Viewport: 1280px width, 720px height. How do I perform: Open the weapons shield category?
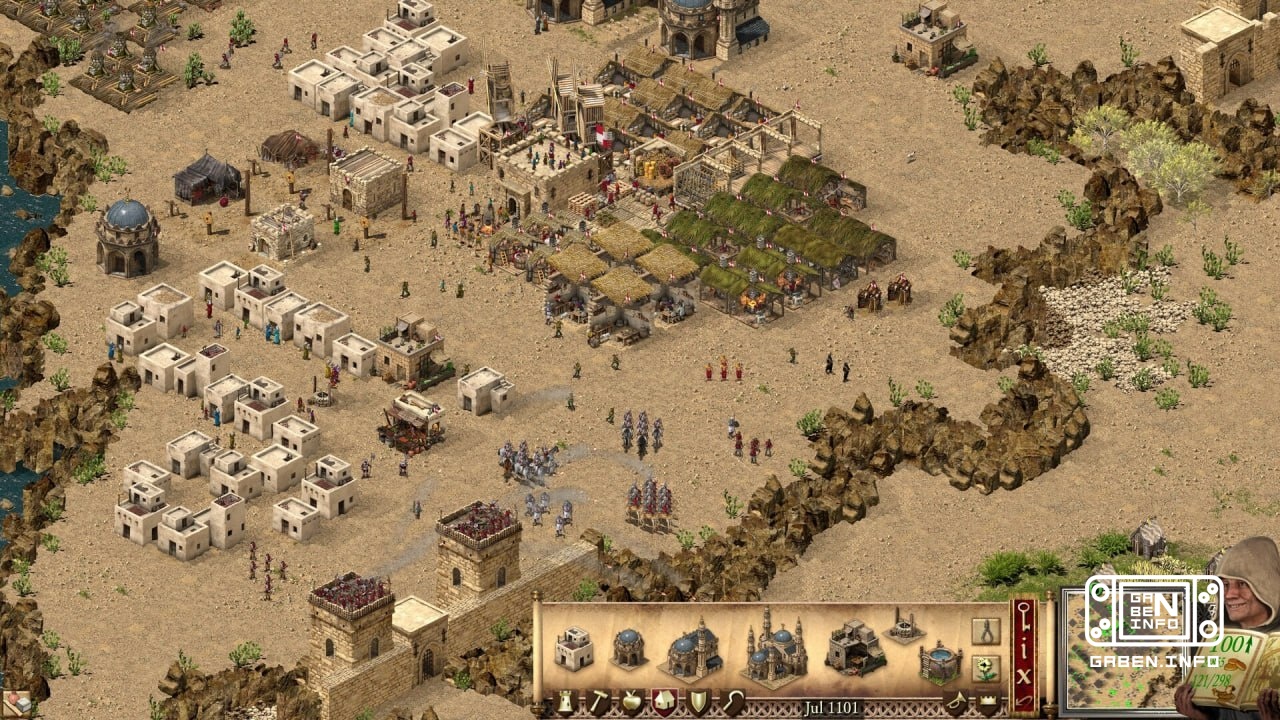[x=697, y=702]
